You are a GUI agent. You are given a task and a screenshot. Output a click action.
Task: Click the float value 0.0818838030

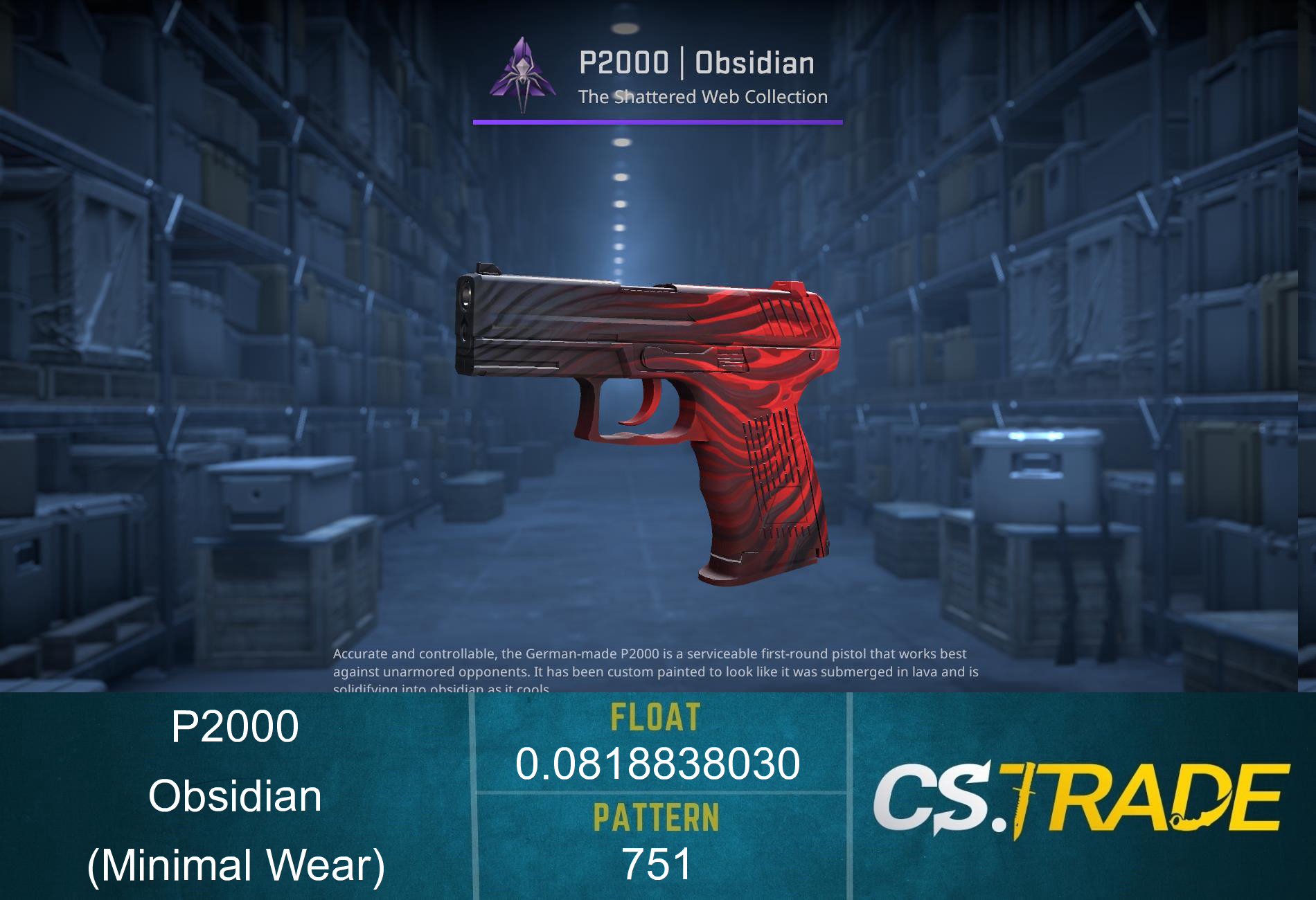[x=658, y=765]
